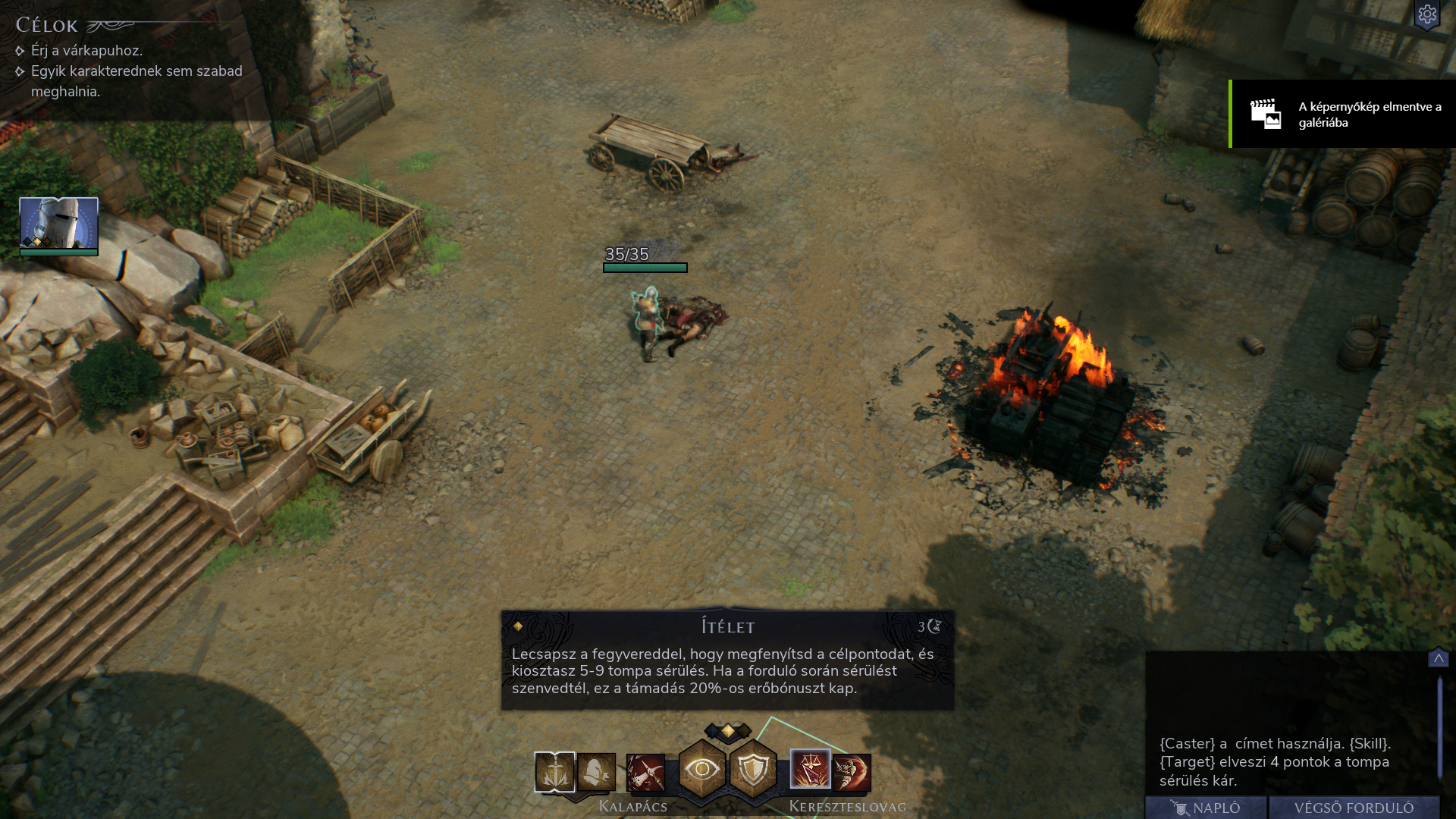Open the Napló combat log
This screenshot has height=819, width=1456.
1206,808
